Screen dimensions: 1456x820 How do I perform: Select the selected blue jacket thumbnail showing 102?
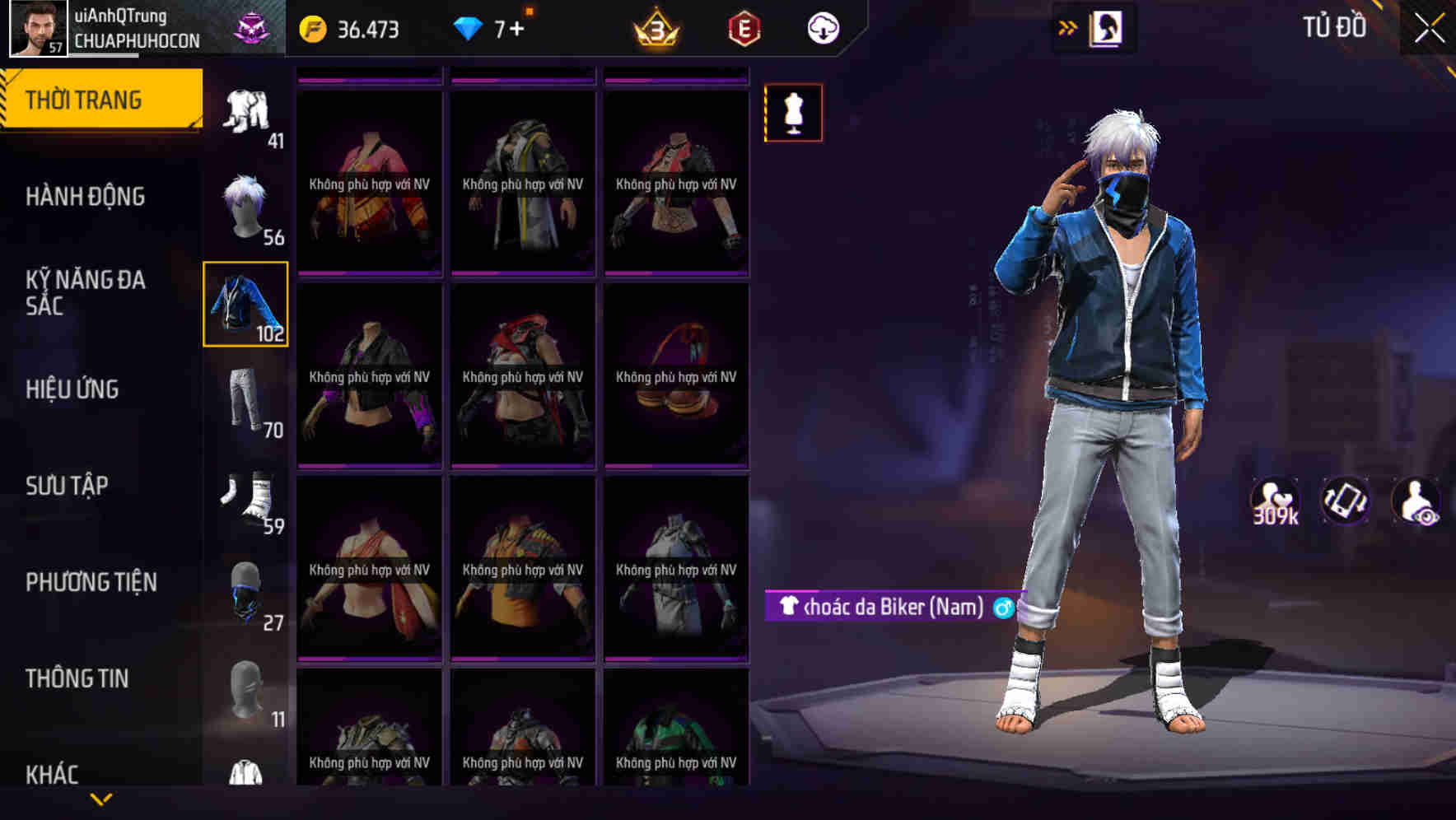coord(245,305)
